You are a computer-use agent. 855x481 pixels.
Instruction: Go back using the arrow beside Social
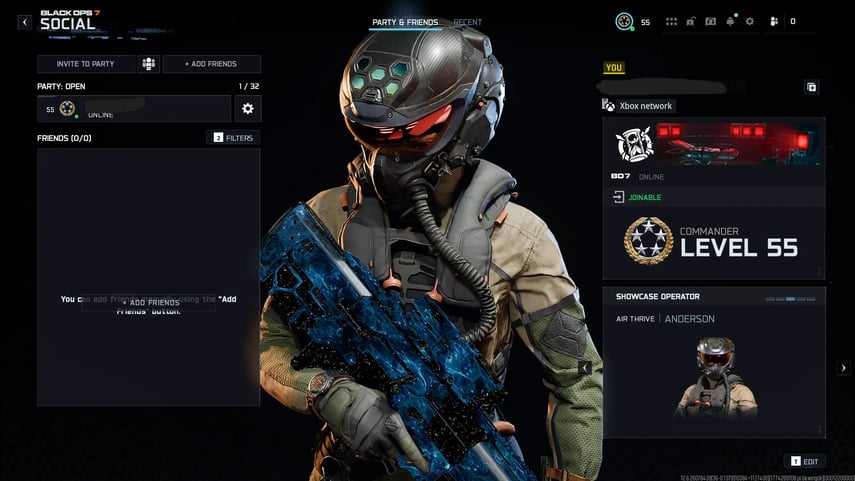point(25,21)
